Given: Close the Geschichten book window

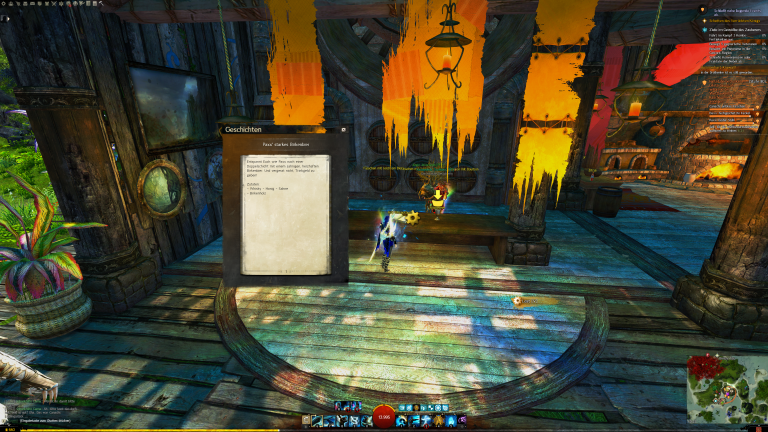Looking at the screenshot, I should [x=343, y=130].
